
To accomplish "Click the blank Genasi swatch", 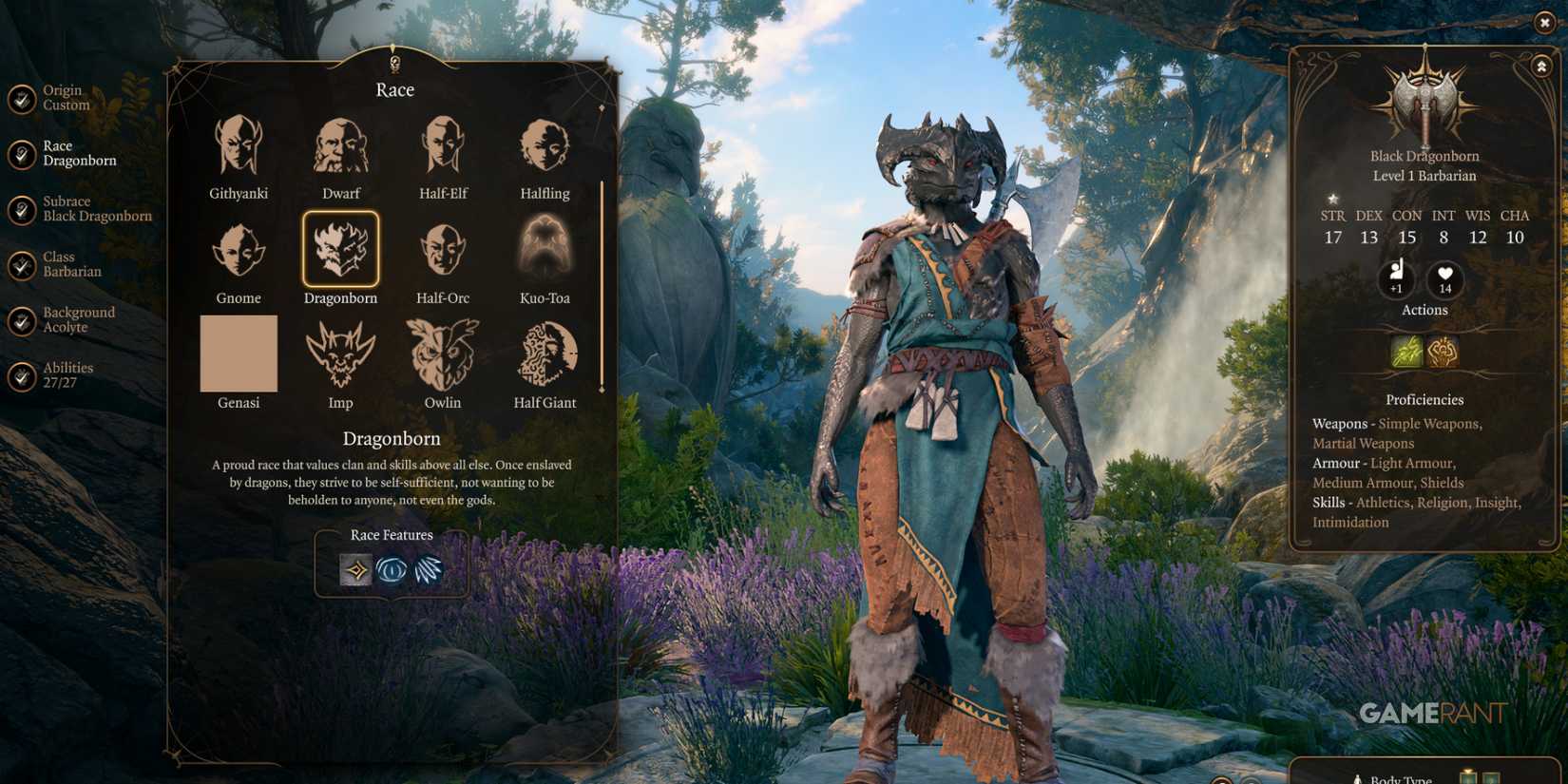I will point(238,354).
